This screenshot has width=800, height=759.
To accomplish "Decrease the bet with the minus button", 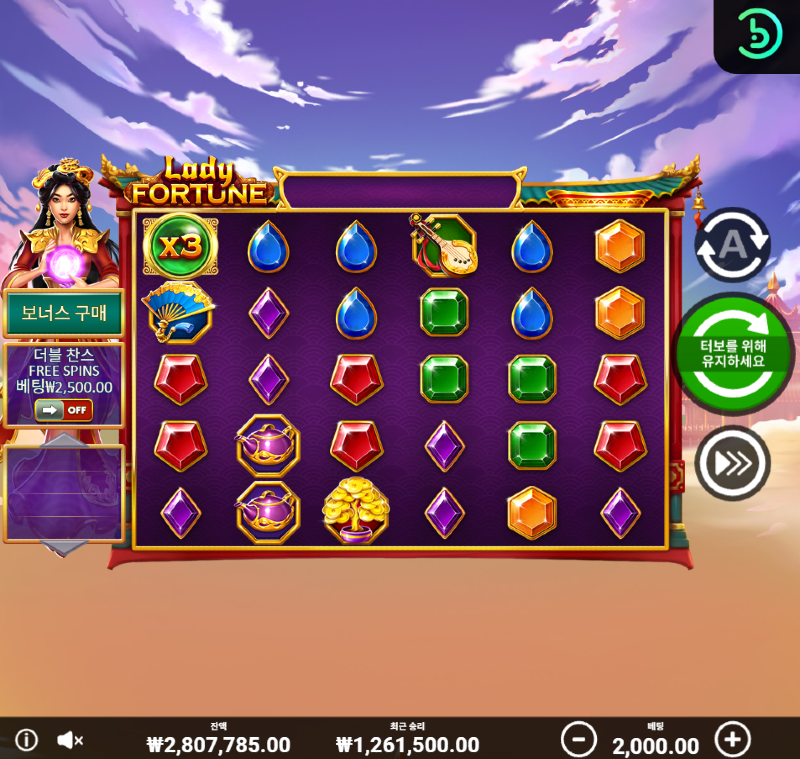I will (578, 740).
